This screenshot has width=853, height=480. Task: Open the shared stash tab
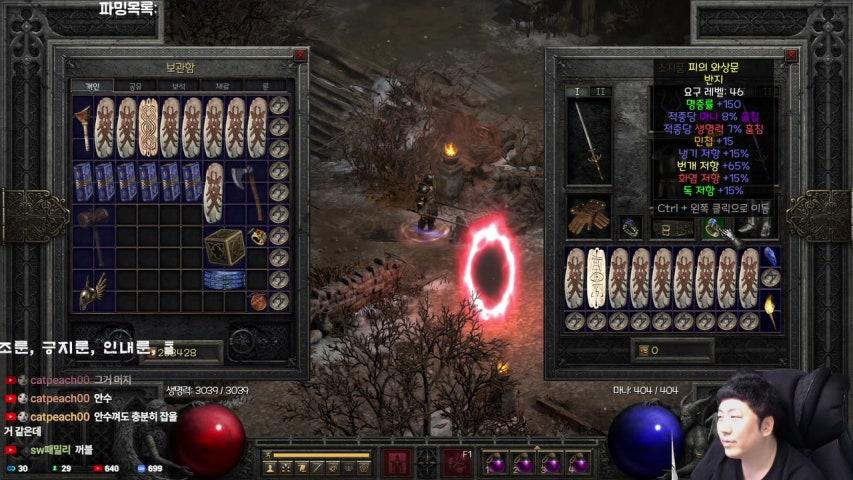tap(135, 86)
